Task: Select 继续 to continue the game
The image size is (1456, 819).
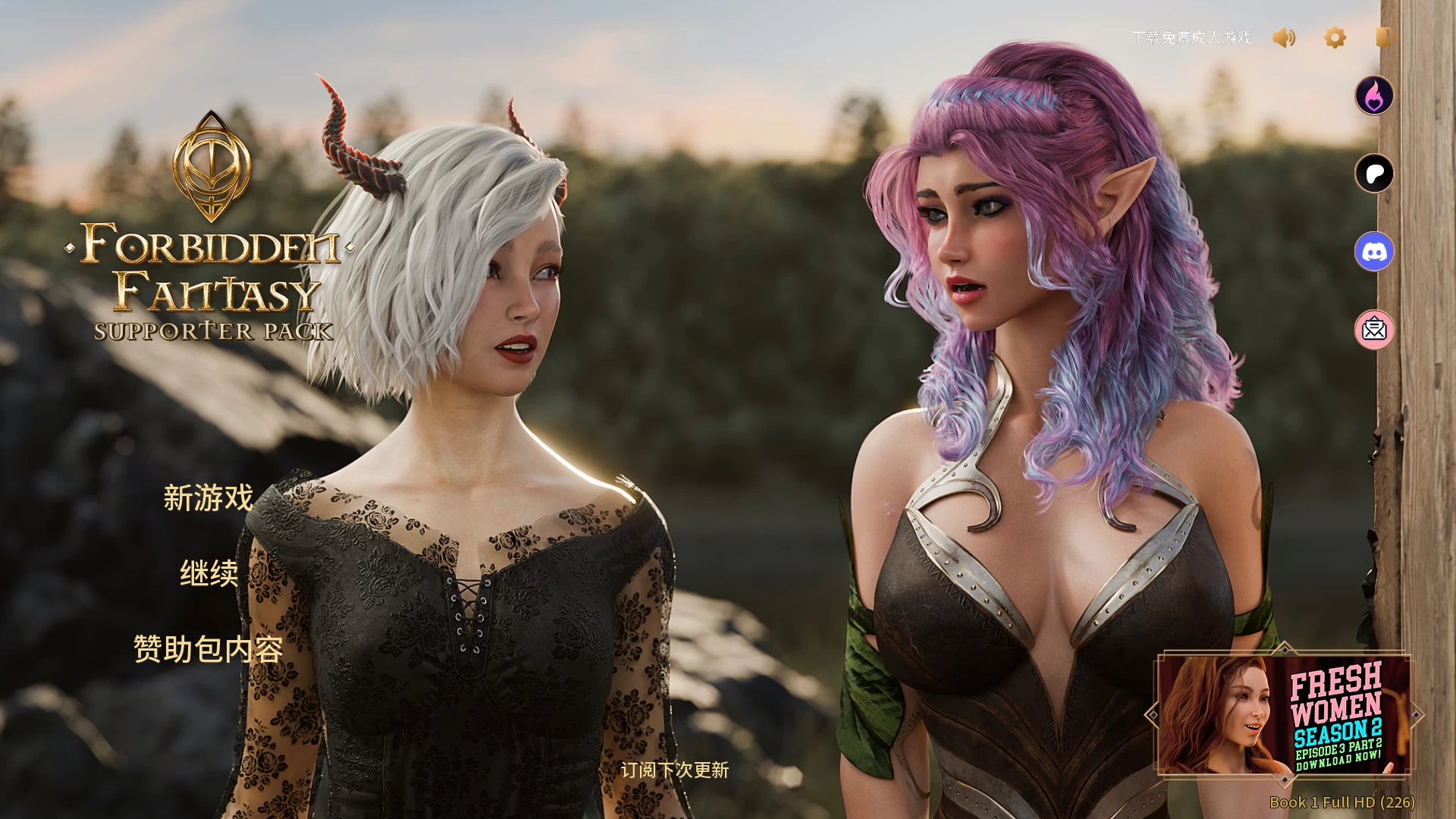Action: (209, 573)
